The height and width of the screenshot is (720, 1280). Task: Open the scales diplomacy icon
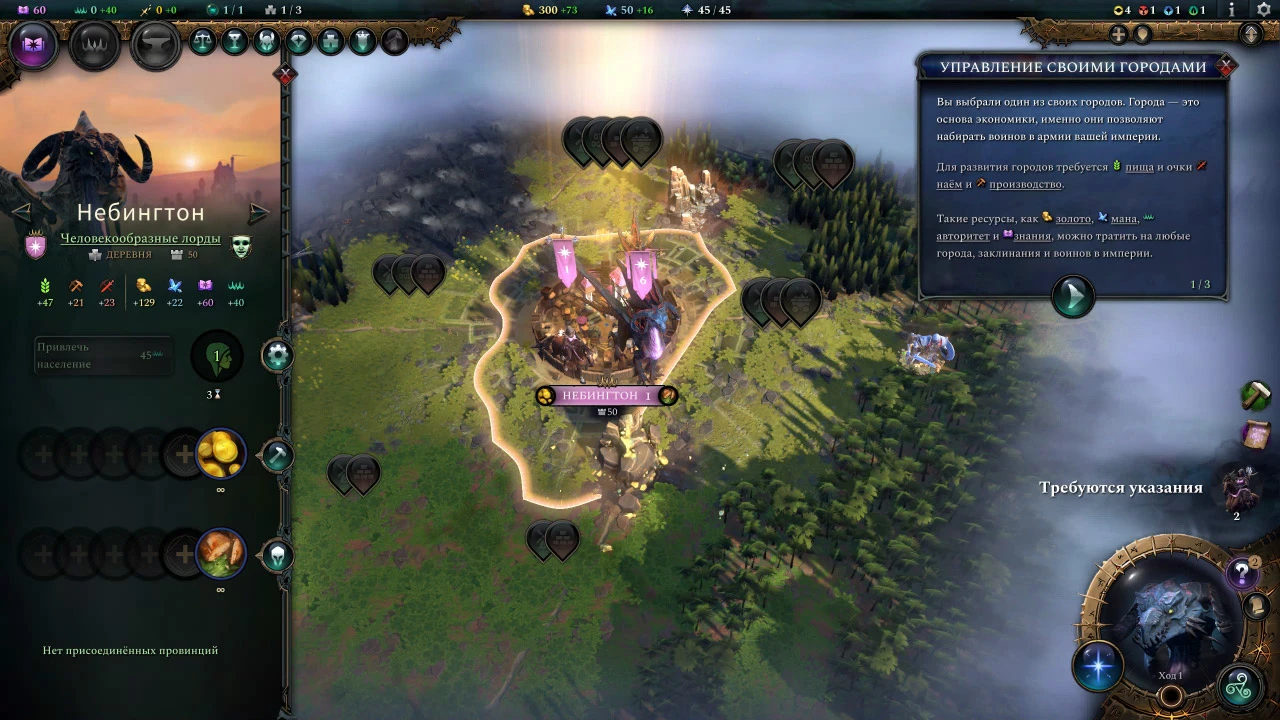(202, 41)
